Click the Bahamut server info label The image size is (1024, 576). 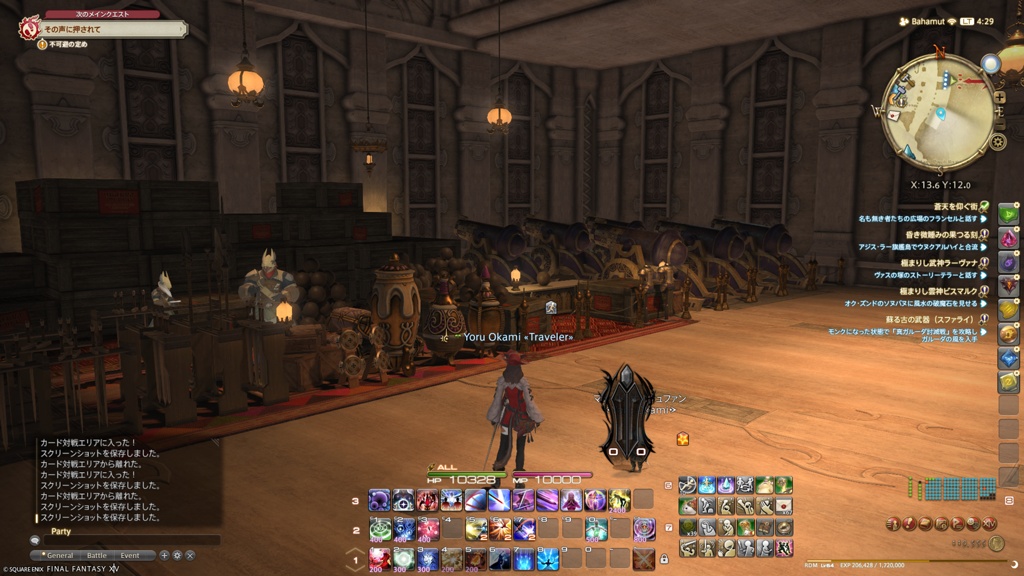(926, 20)
